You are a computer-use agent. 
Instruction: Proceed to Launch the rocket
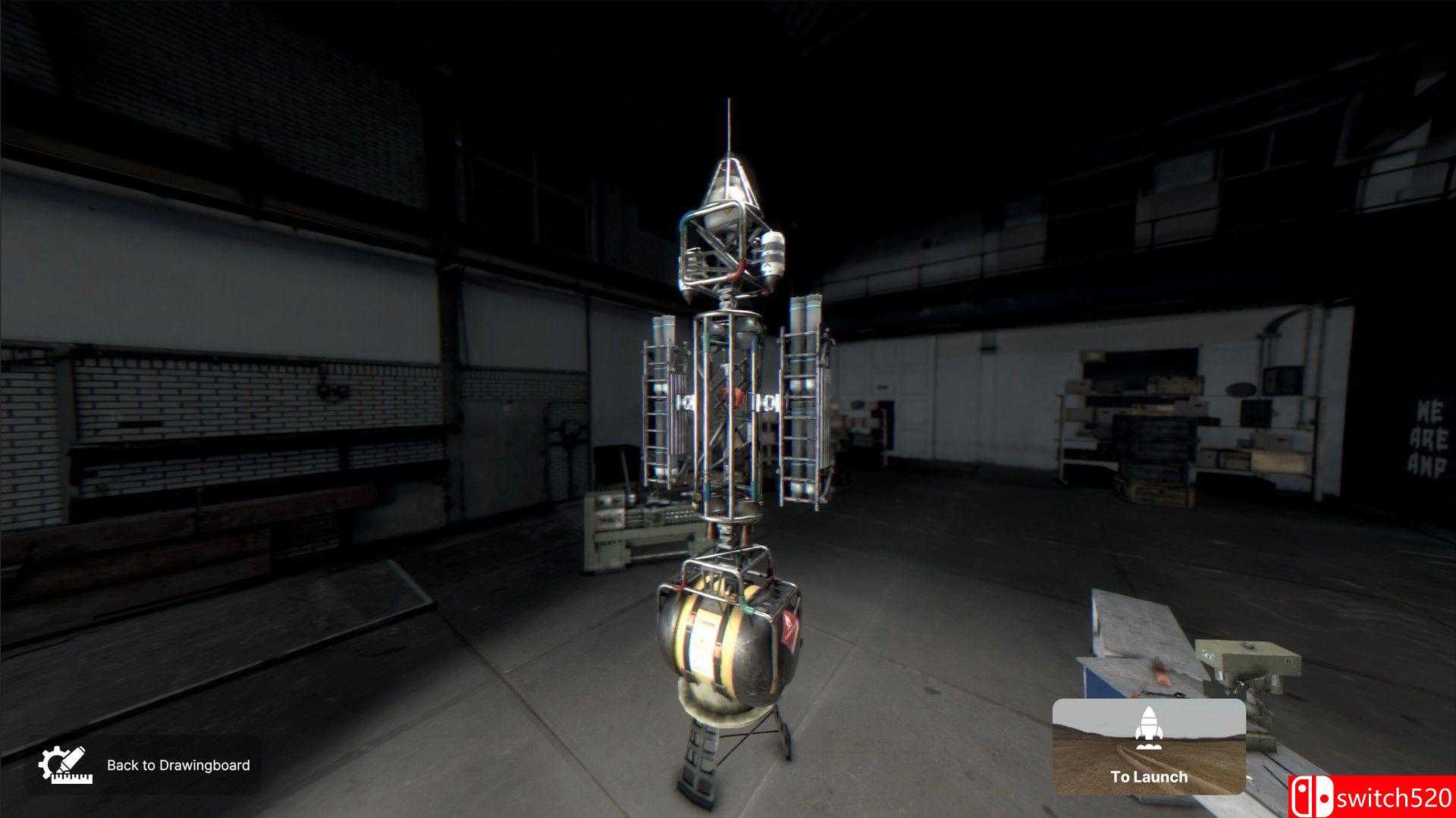1148,746
